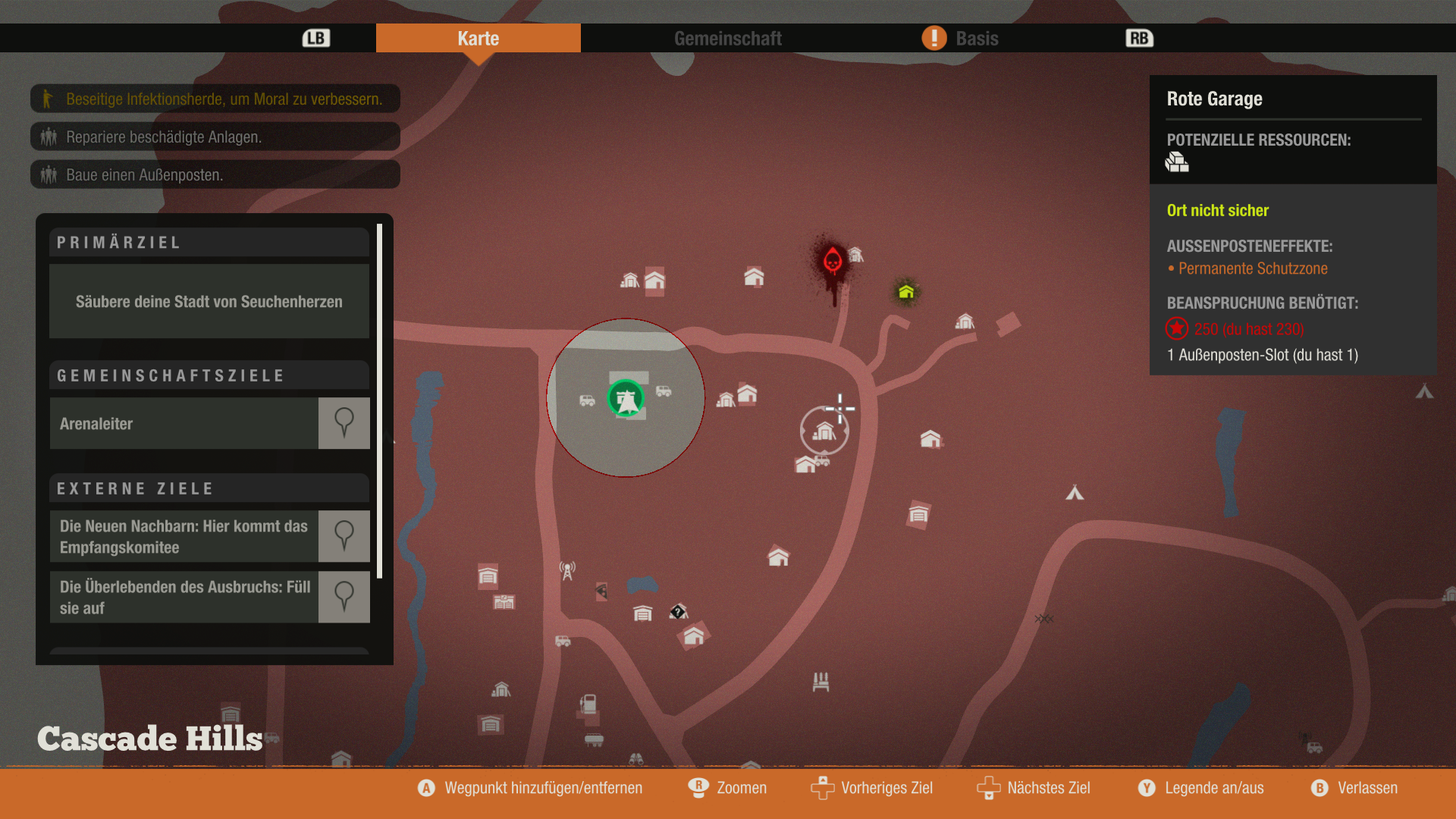The height and width of the screenshot is (819, 1456).
Task: Pin Die Überlebenden des Ausbruchs goal
Action: coord(344,598)
